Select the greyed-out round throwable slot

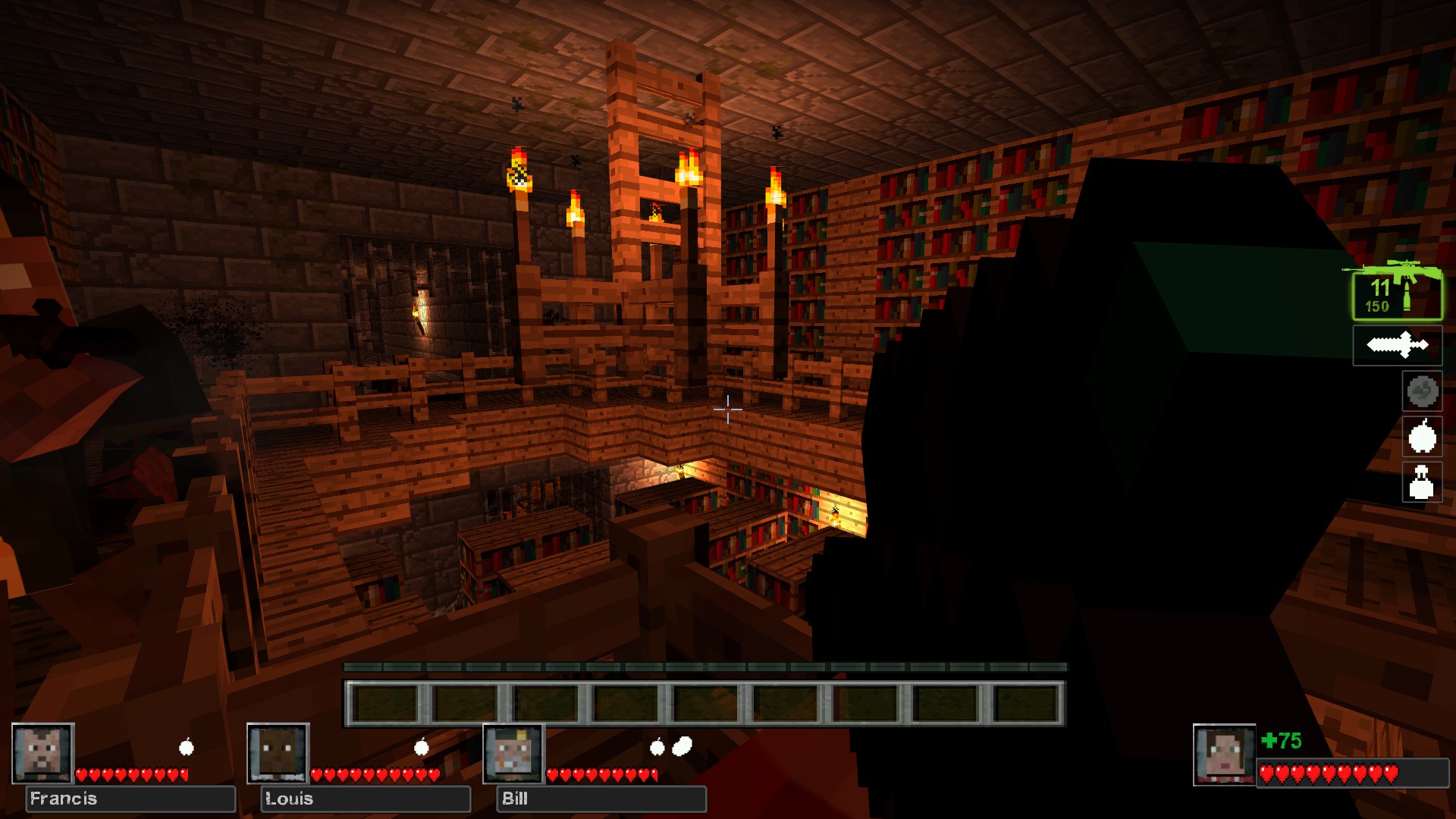(1421, 391)
